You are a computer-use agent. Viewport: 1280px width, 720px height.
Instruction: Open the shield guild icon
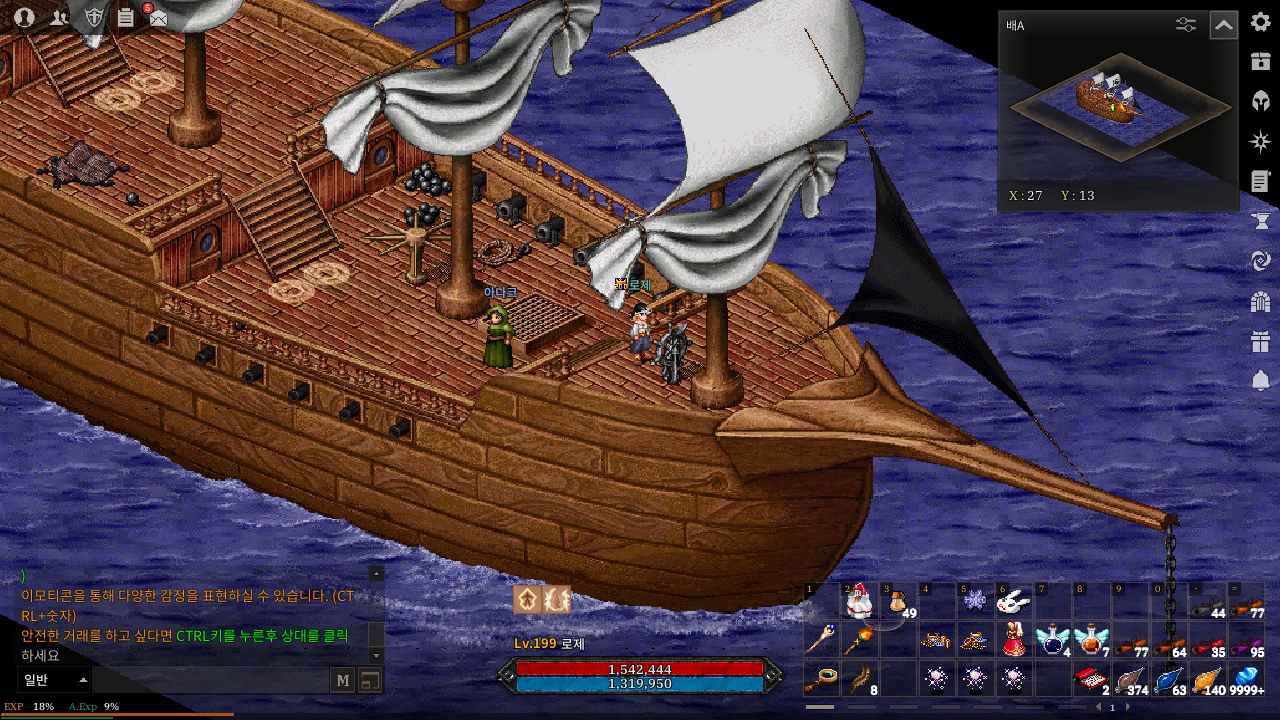(93, 17)
